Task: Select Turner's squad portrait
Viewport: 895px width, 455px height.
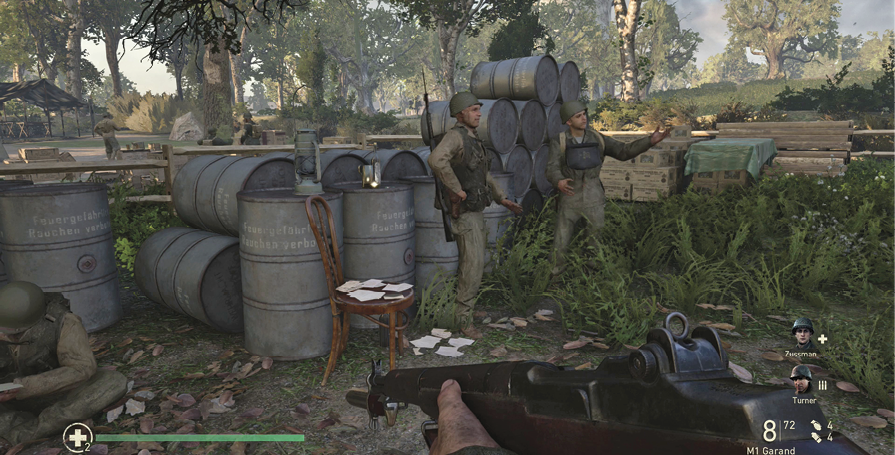Action: click(x=801, y=377)
